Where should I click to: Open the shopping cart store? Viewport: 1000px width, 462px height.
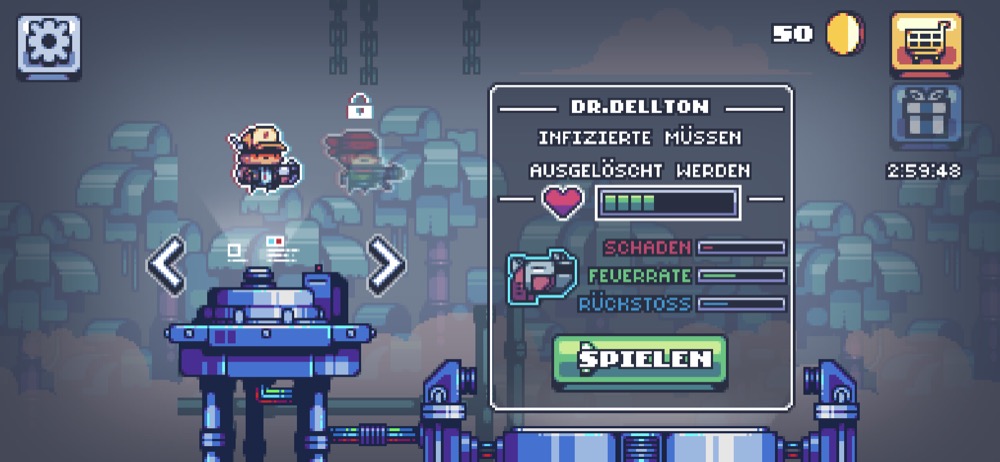coord(926,45)
